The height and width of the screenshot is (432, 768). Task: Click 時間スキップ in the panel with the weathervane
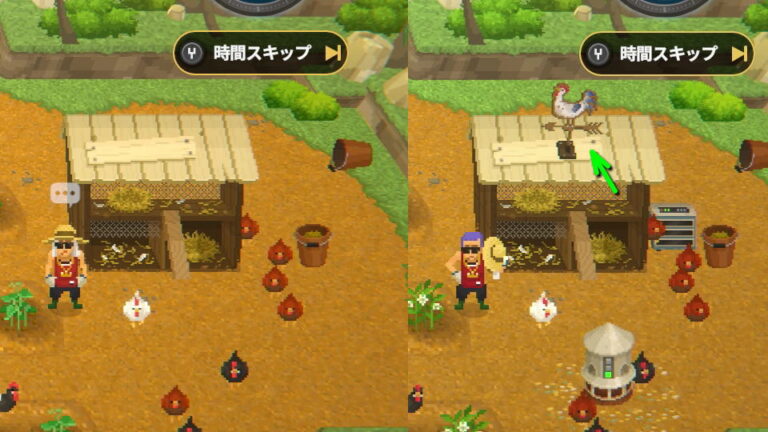pos(667,53)
